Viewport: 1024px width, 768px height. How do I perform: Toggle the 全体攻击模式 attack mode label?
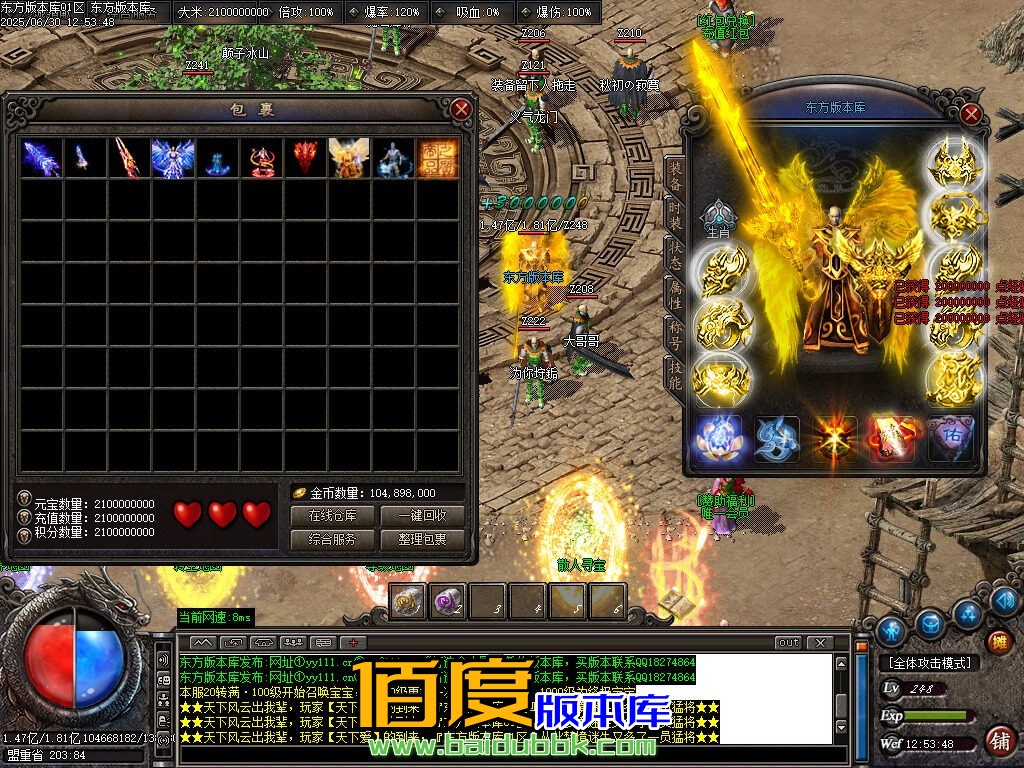(x=929, y=662)
